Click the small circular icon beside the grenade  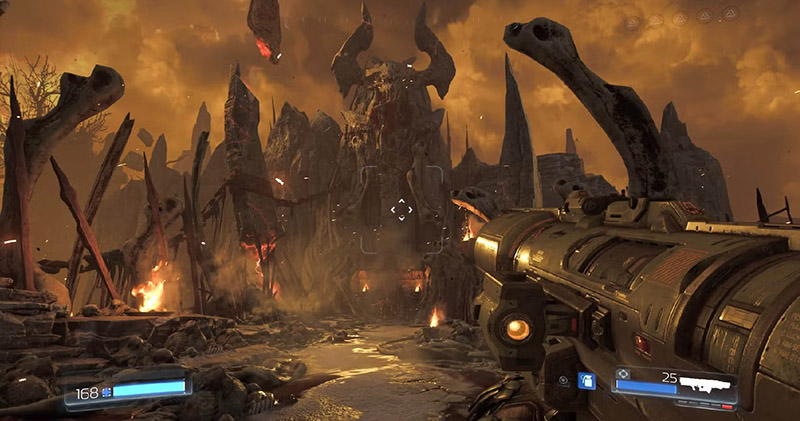[x=565, y=381]
